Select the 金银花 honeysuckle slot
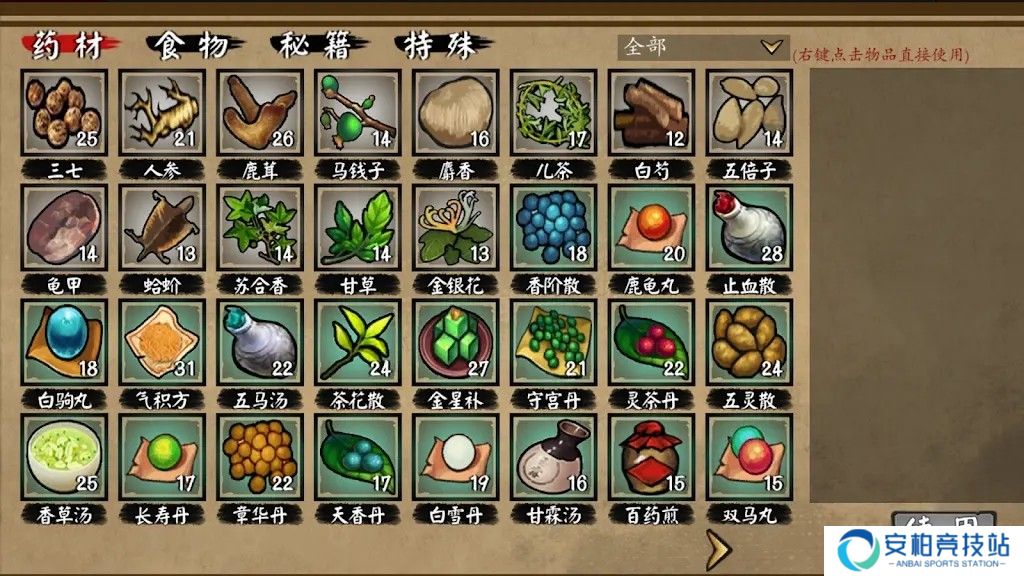The width and height of the screenshot is (1024, 576). [456, 227]
